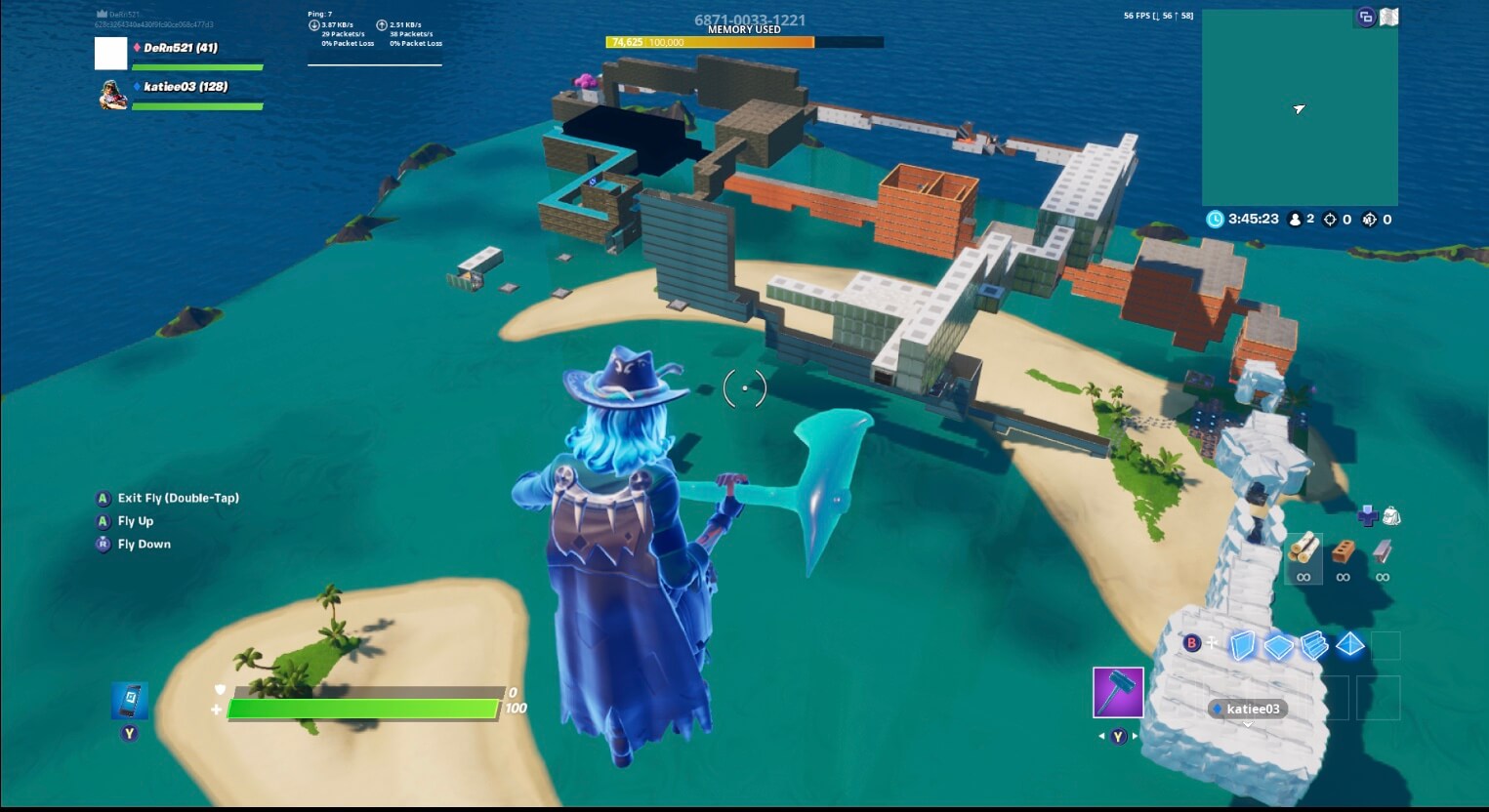Choose the brick building material
Viewport: 1489px width, 812px height.
click(x=1344, y=551)
